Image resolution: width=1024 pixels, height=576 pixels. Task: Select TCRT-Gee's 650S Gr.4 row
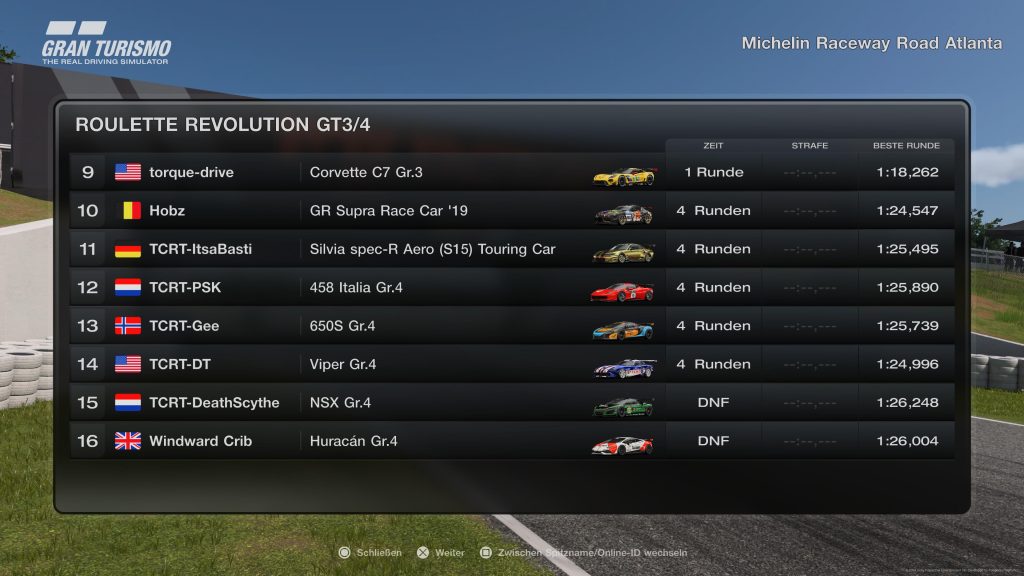tap(511, 326)
